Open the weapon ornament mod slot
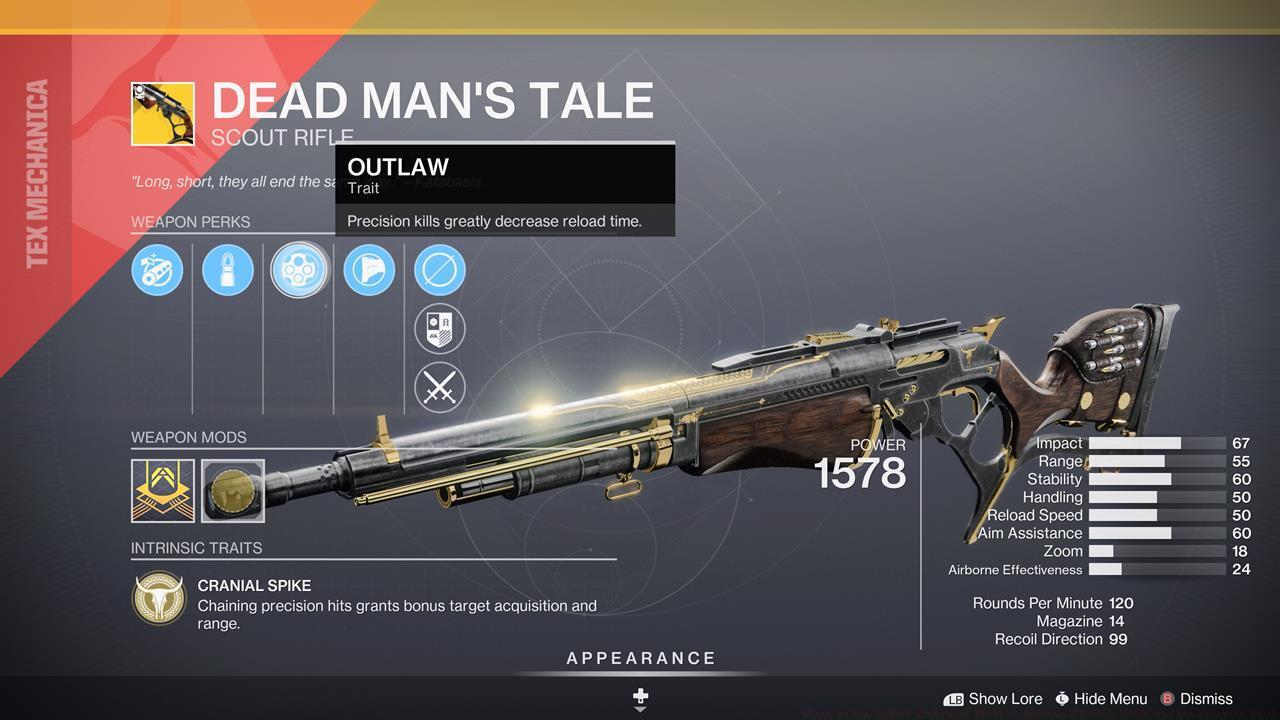Screen dimensions: 1280x720 tap(233, 490)
